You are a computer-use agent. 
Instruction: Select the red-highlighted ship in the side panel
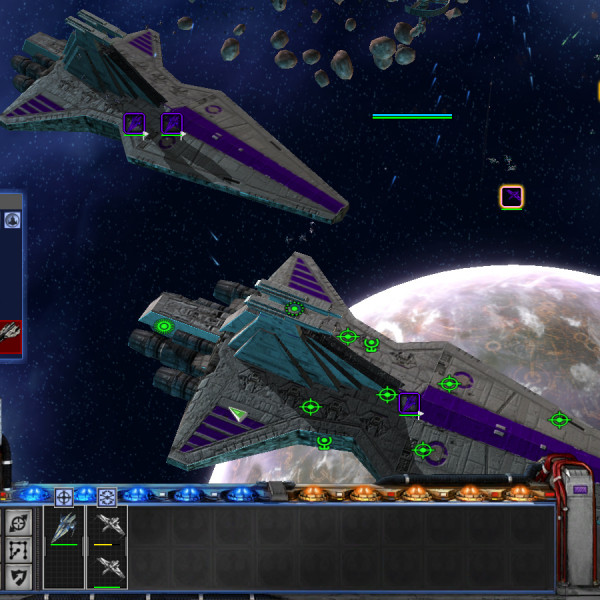point(10,332)
